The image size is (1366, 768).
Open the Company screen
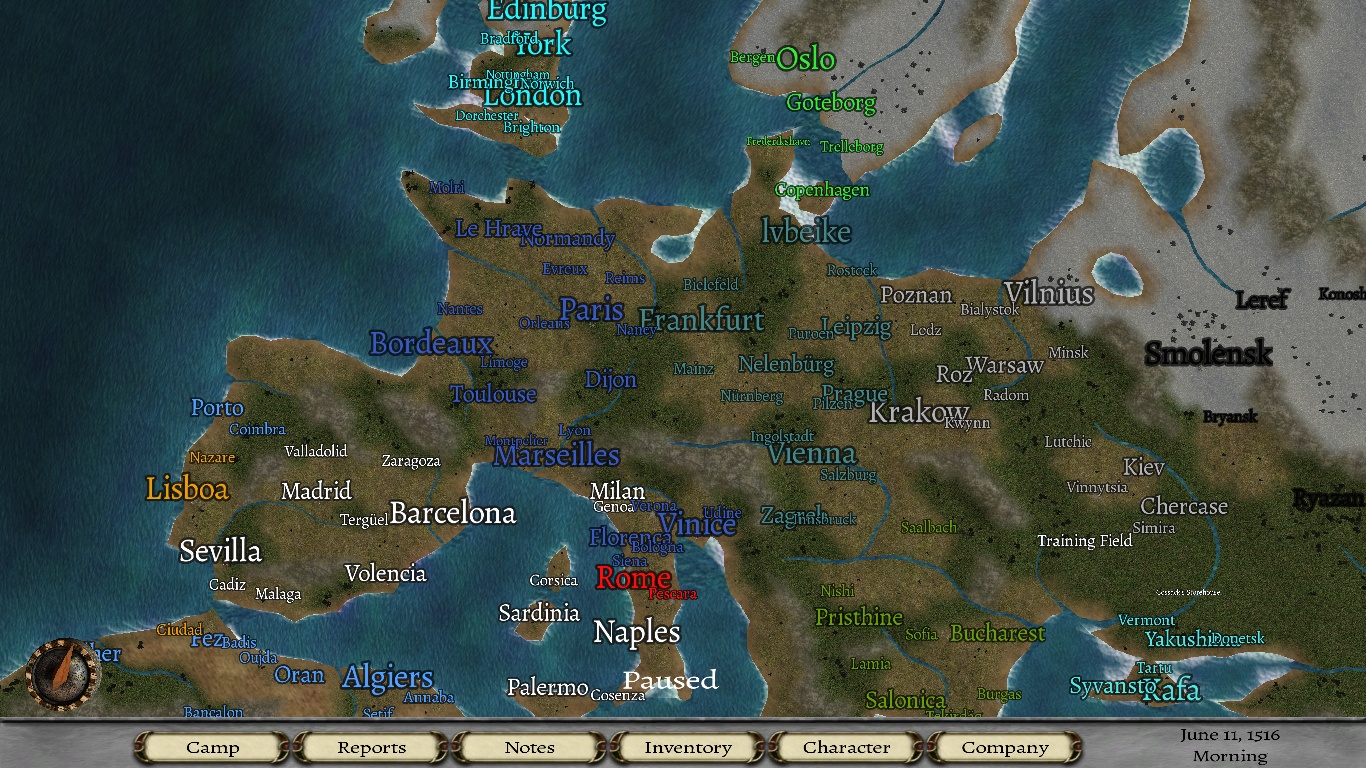tap(1005, 747)
